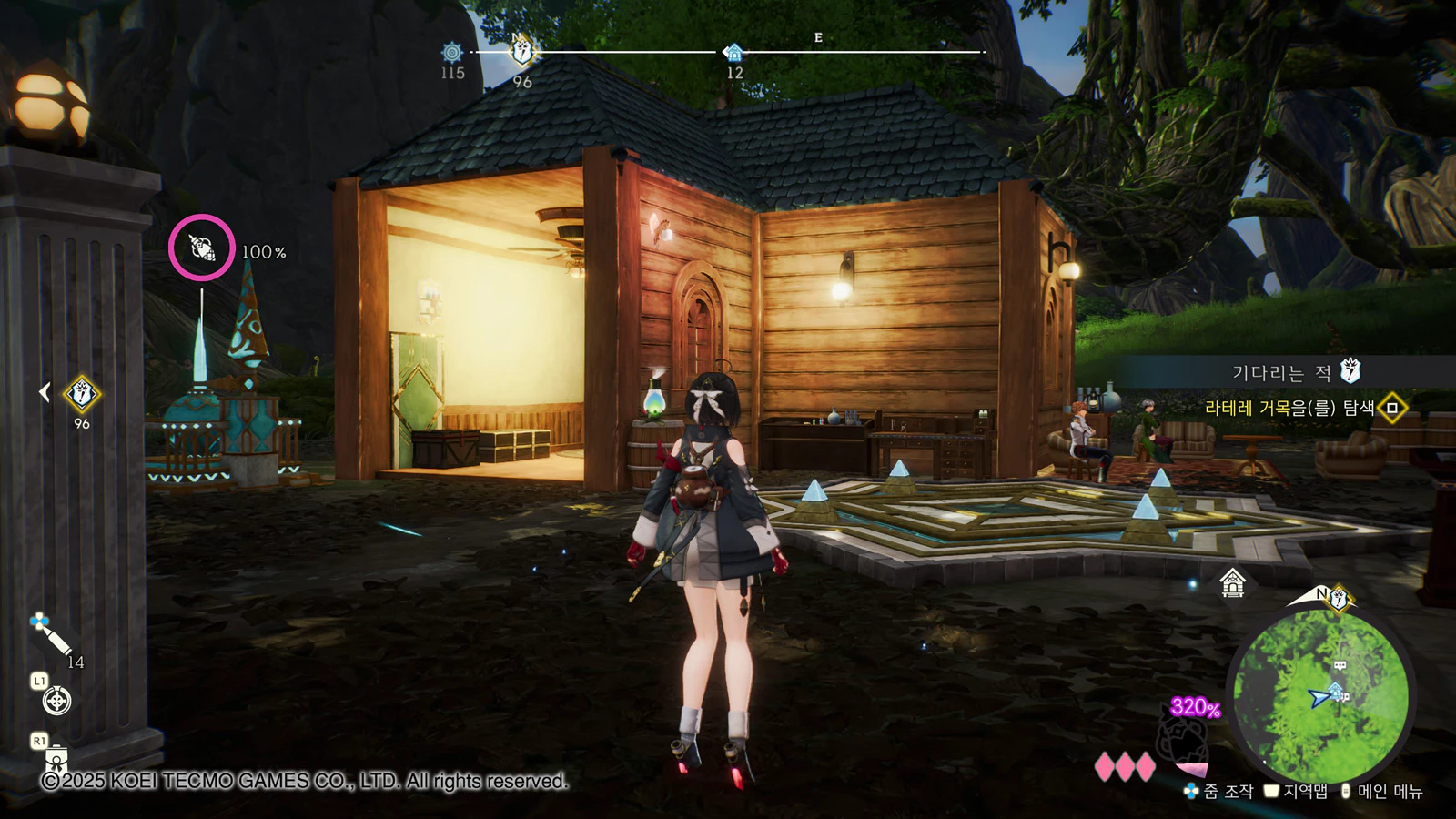Select the house marker on the compass
1456x819 pixels.
tap(733, 53)
